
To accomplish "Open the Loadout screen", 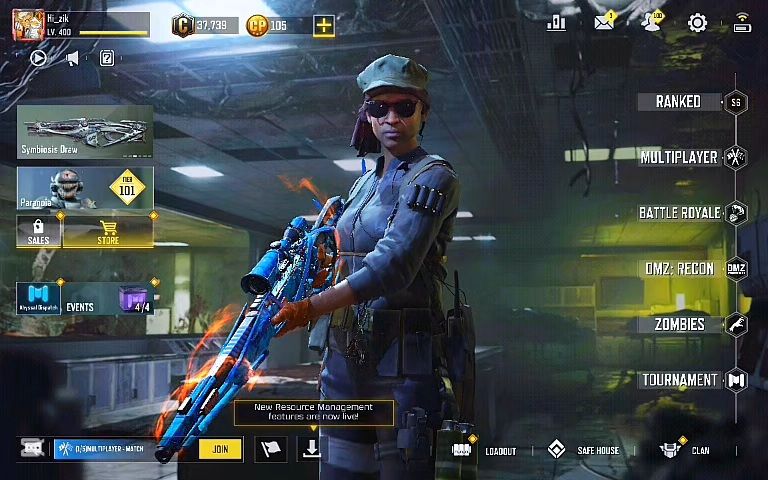I will tap(485, 450).
